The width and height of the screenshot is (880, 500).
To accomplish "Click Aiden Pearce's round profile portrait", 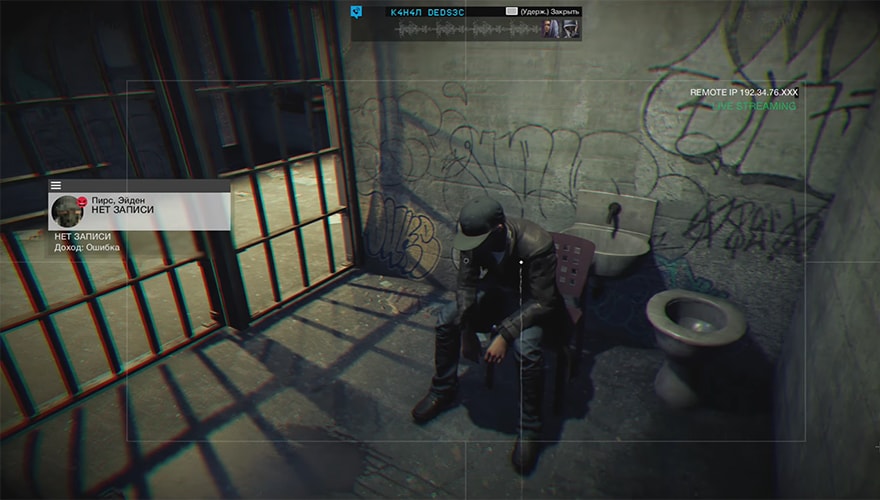I will pos(68,210).
